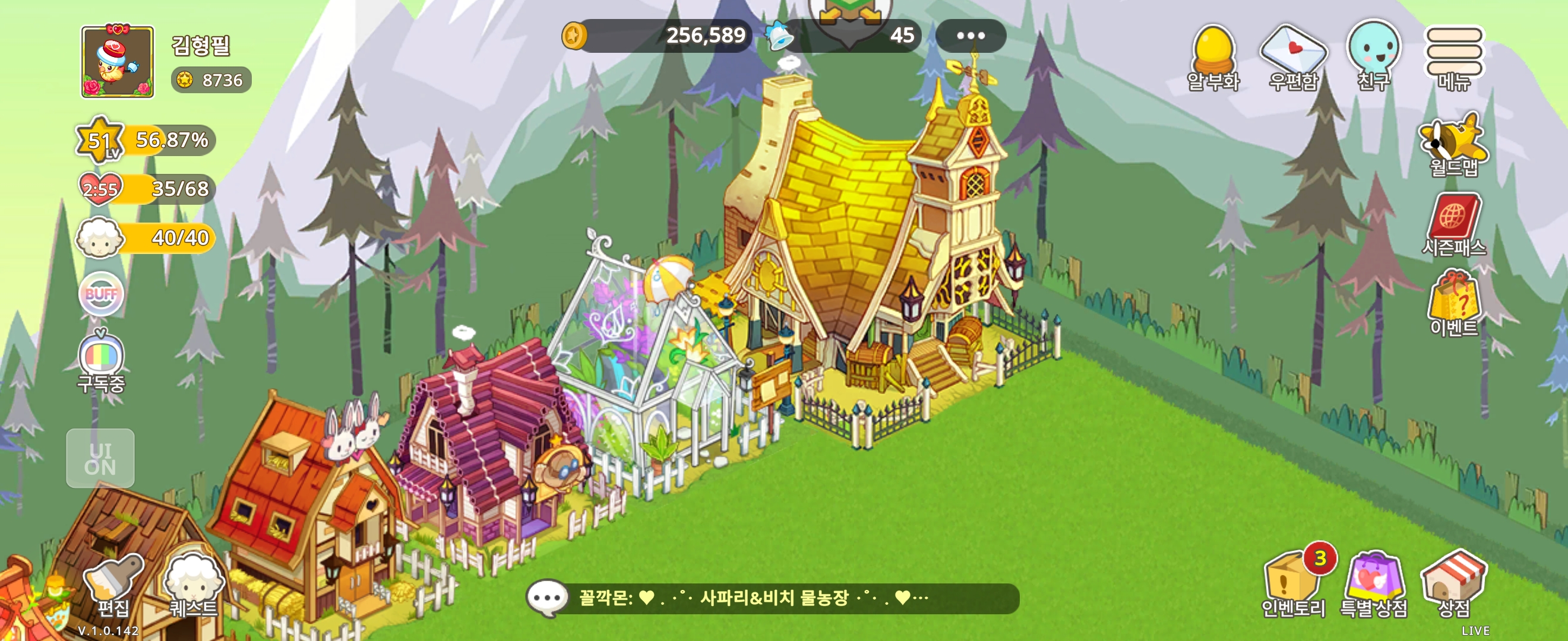
Task: Open the 퀘스트 quest list
Action: 193,585
